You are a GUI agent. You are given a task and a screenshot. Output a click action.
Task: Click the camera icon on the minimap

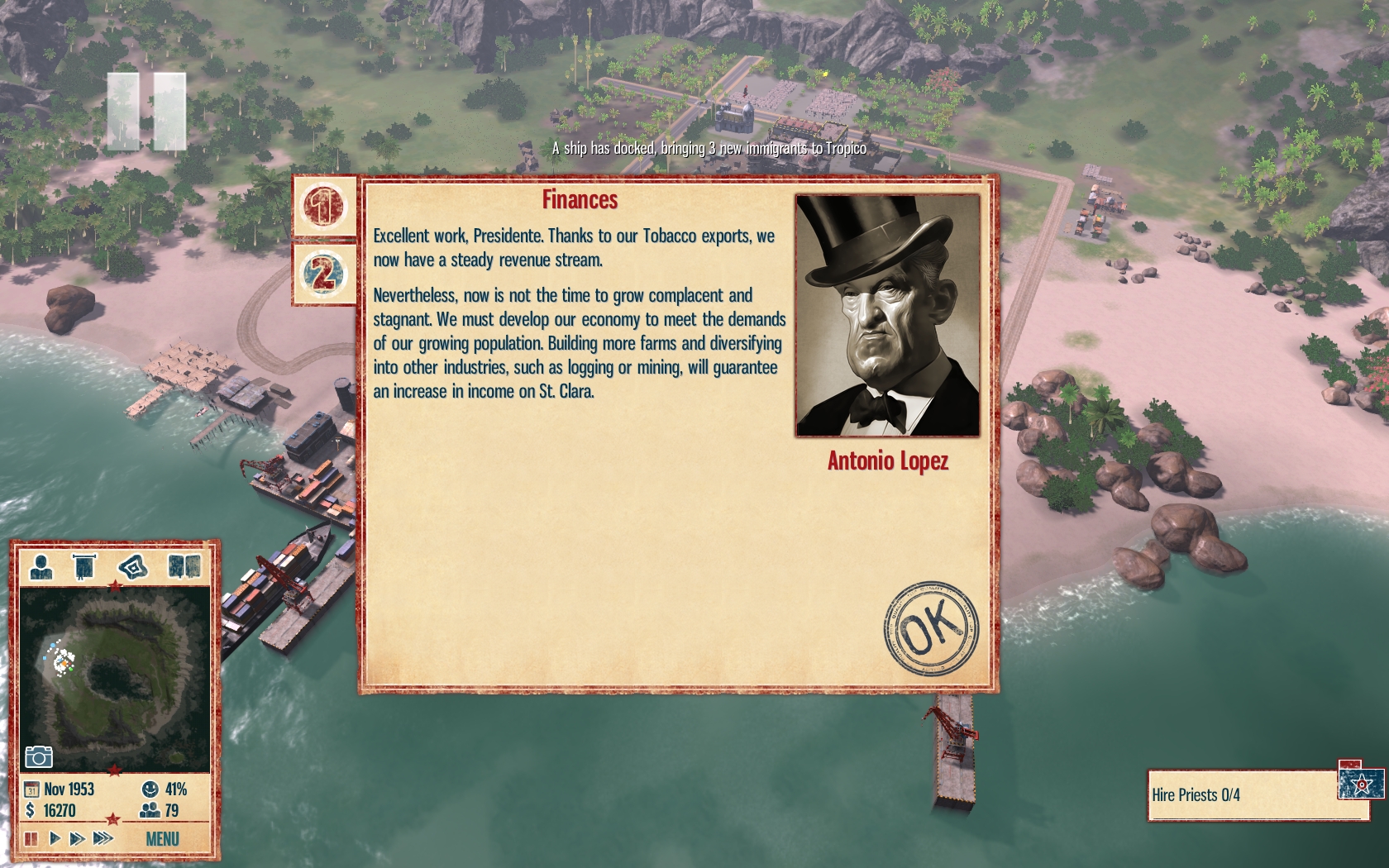tap(39, 756)
